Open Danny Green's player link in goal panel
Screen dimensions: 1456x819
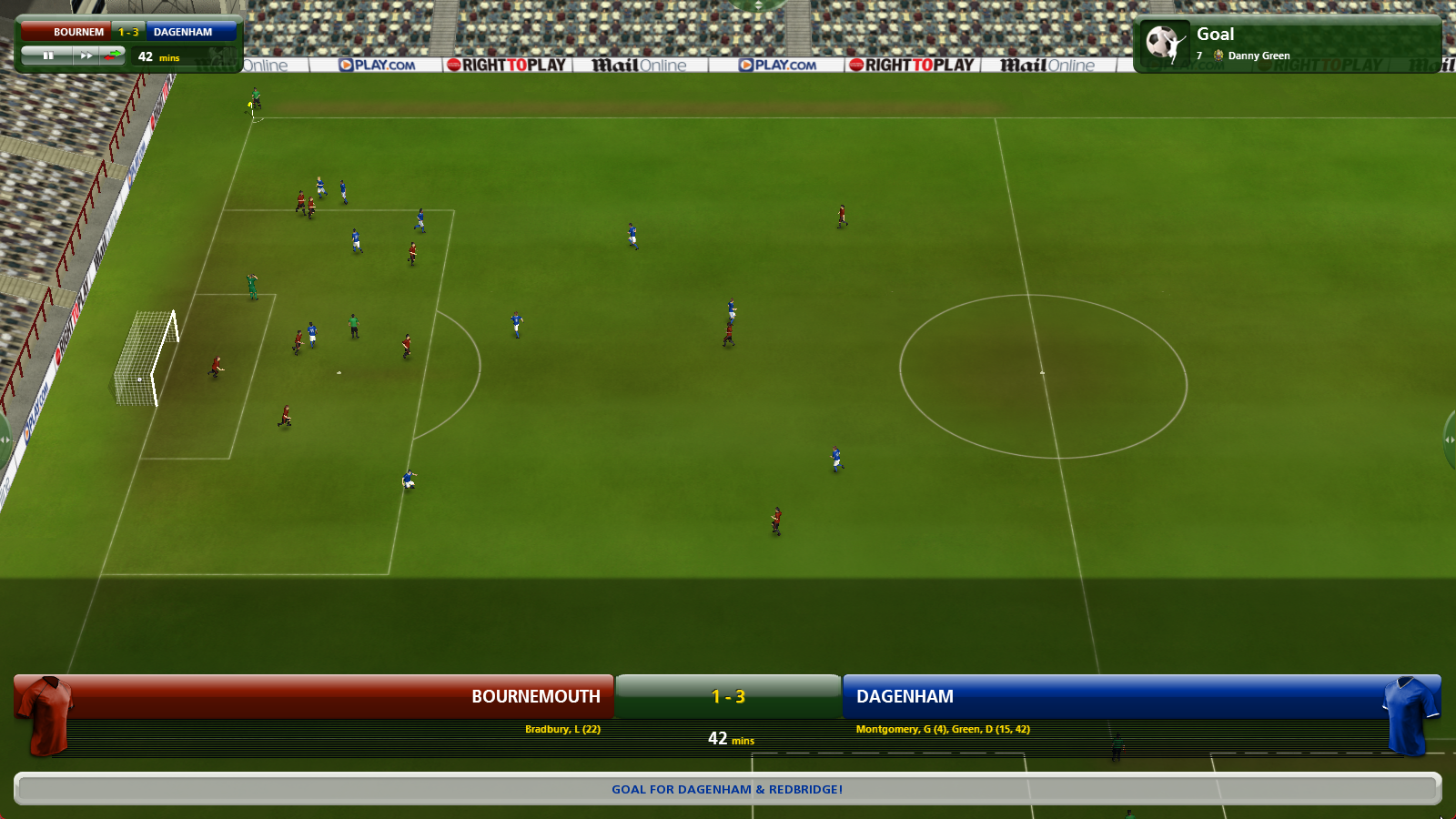tap(1259, 56)
